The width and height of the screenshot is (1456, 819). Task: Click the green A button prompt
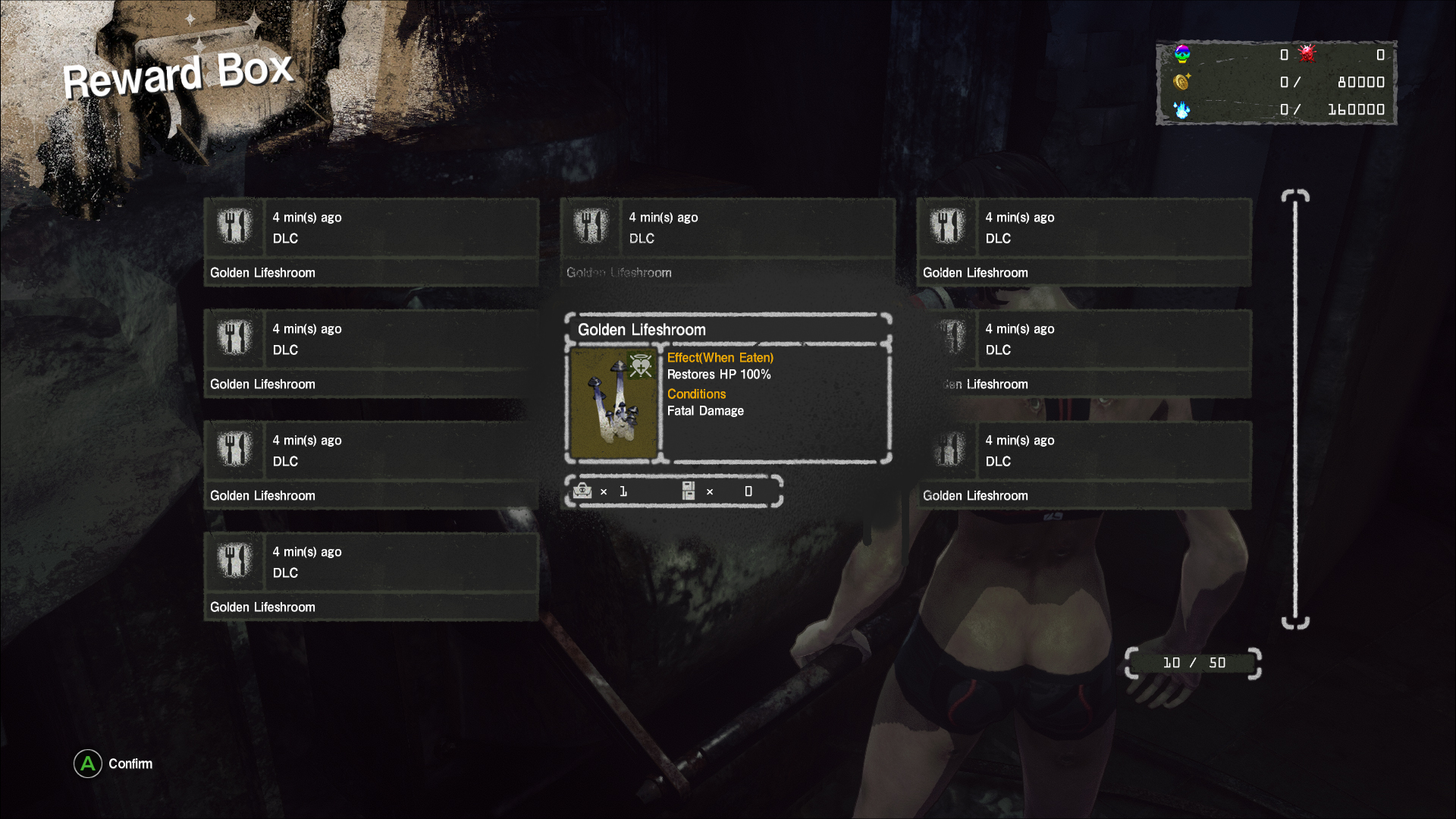click(x=87, y=764)
